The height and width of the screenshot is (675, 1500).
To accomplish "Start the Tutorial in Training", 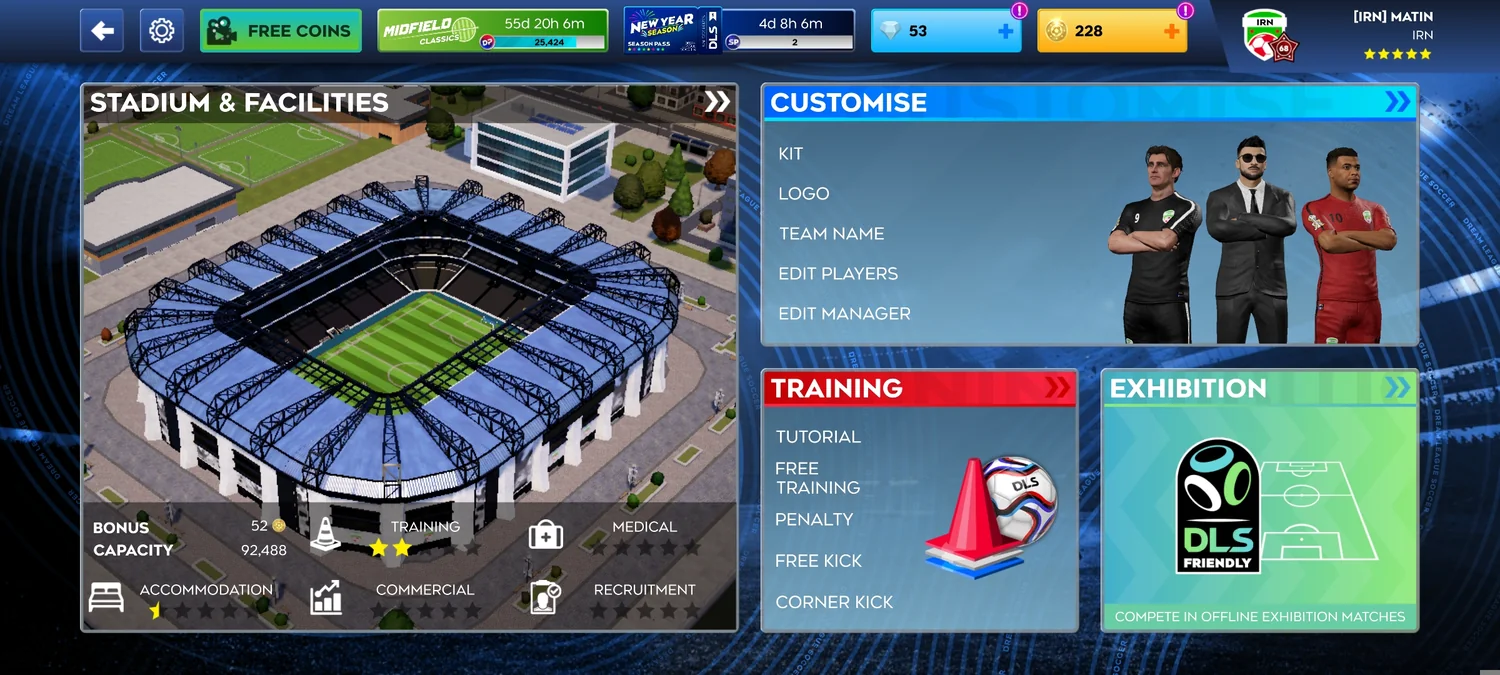I will point(818,437).
